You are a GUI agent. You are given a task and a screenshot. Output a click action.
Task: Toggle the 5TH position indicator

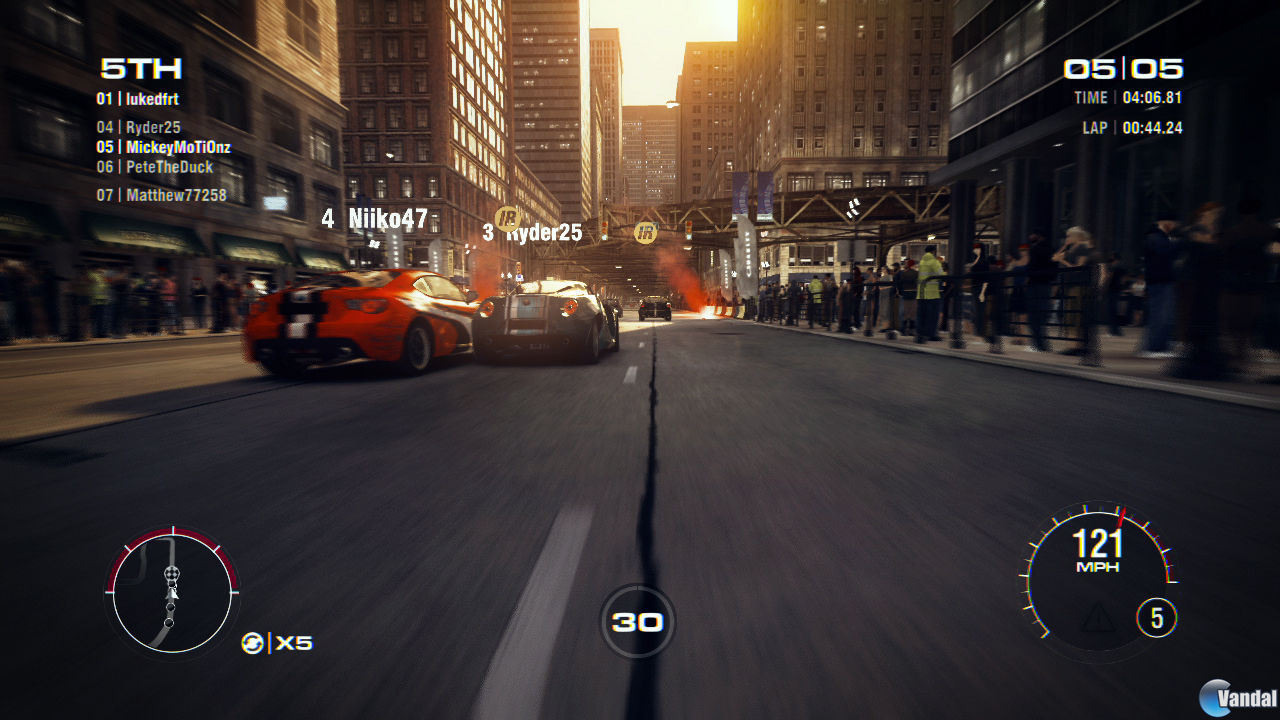click(x=140, y=69)
